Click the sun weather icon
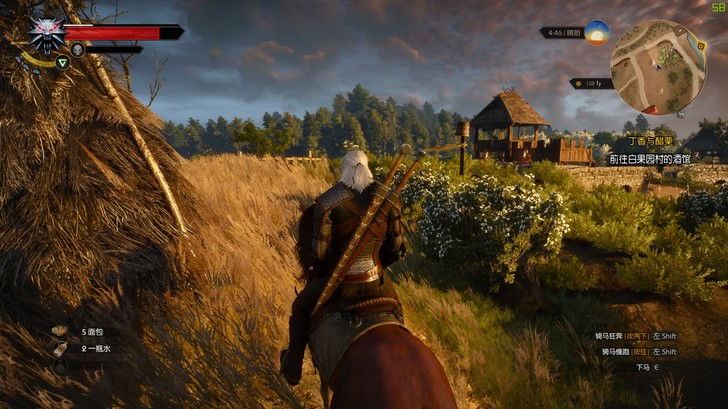 (x=597, y=32)
